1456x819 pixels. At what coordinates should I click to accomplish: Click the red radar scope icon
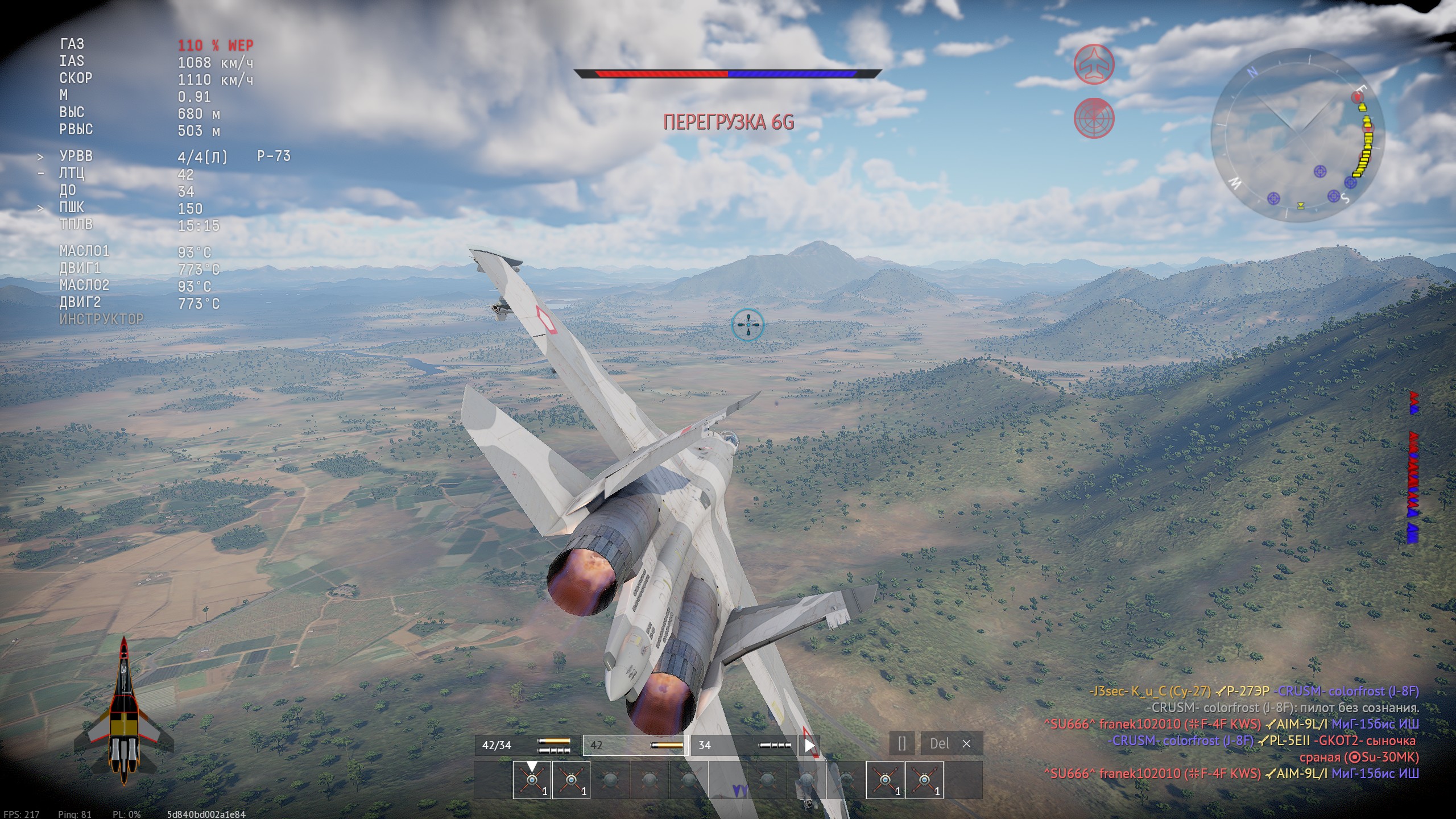pyautogui.click(x=1093, y=118)
